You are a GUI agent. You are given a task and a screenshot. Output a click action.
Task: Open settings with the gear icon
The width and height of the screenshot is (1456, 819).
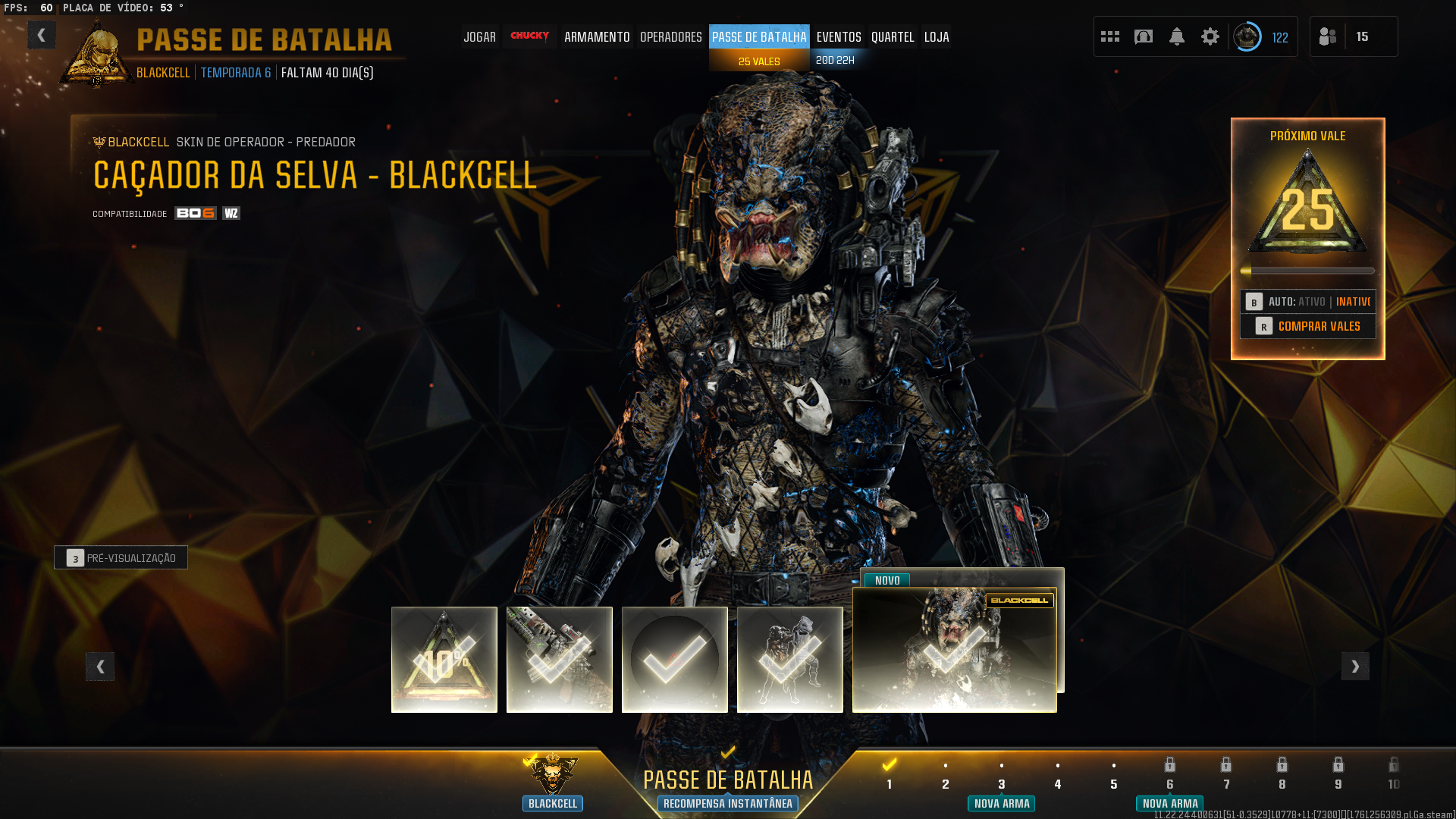click(x=1210, y=36)
